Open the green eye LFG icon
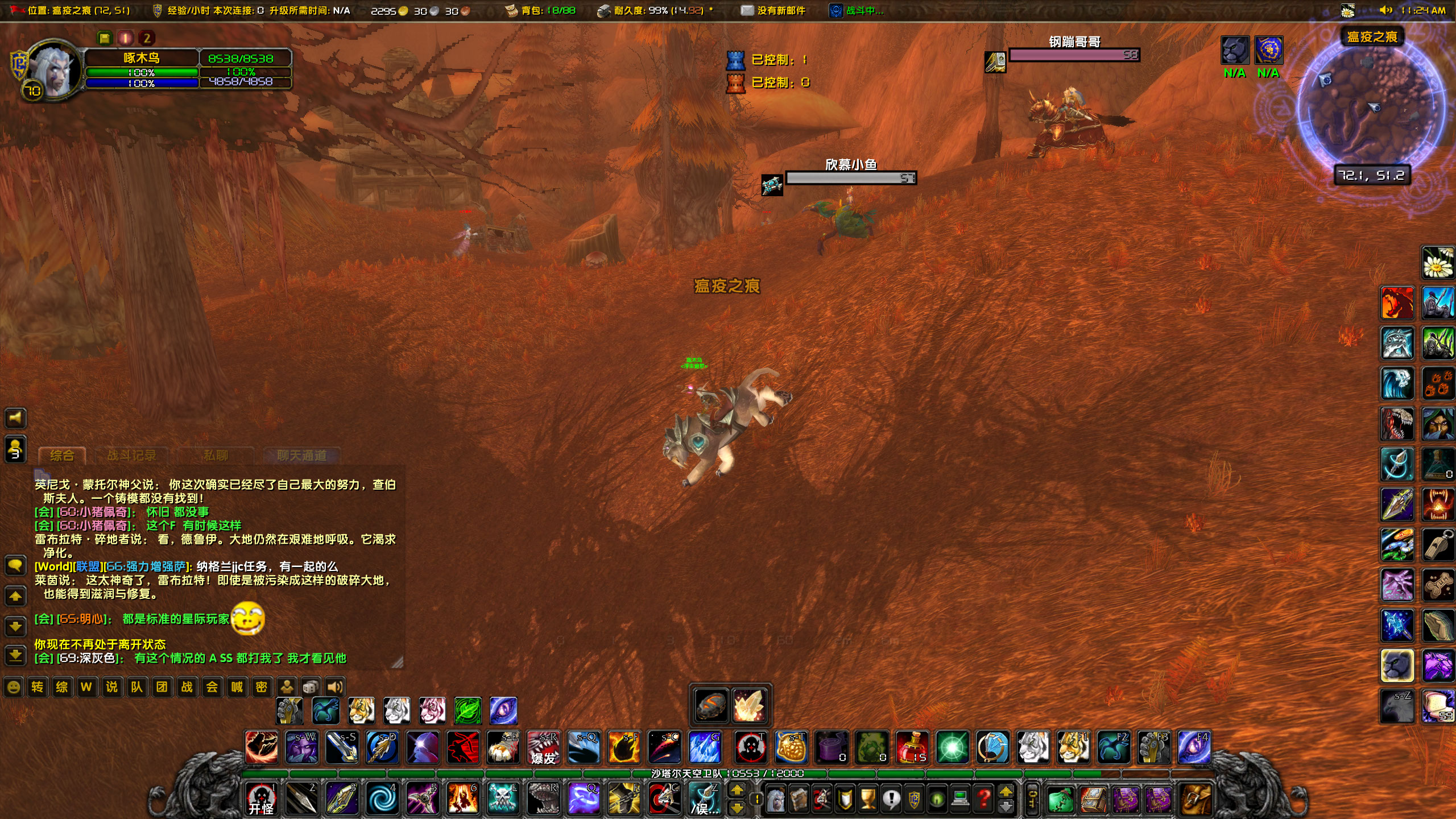This screenshot has height=819, width=1456. point(937,800)
